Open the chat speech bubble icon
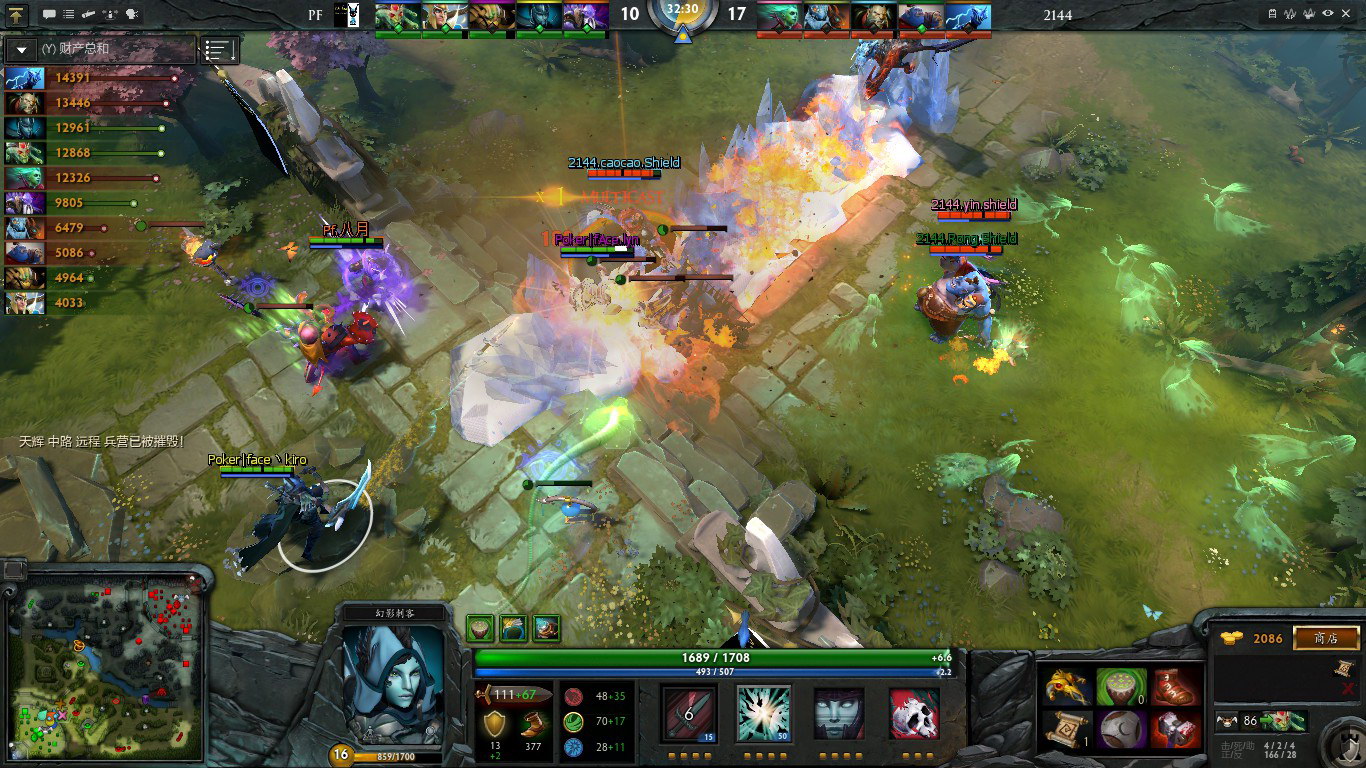 click(49, 14)
